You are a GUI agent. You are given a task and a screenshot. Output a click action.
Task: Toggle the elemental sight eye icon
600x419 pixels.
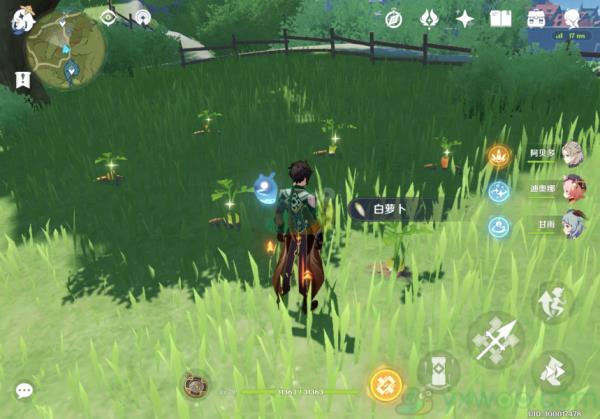click(109, 17)
